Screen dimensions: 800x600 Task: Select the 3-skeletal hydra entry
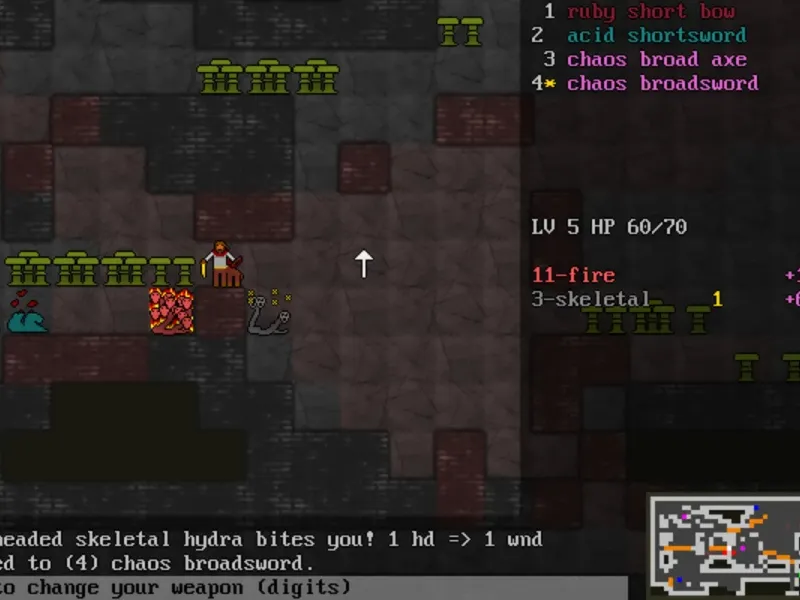[591, 299]
